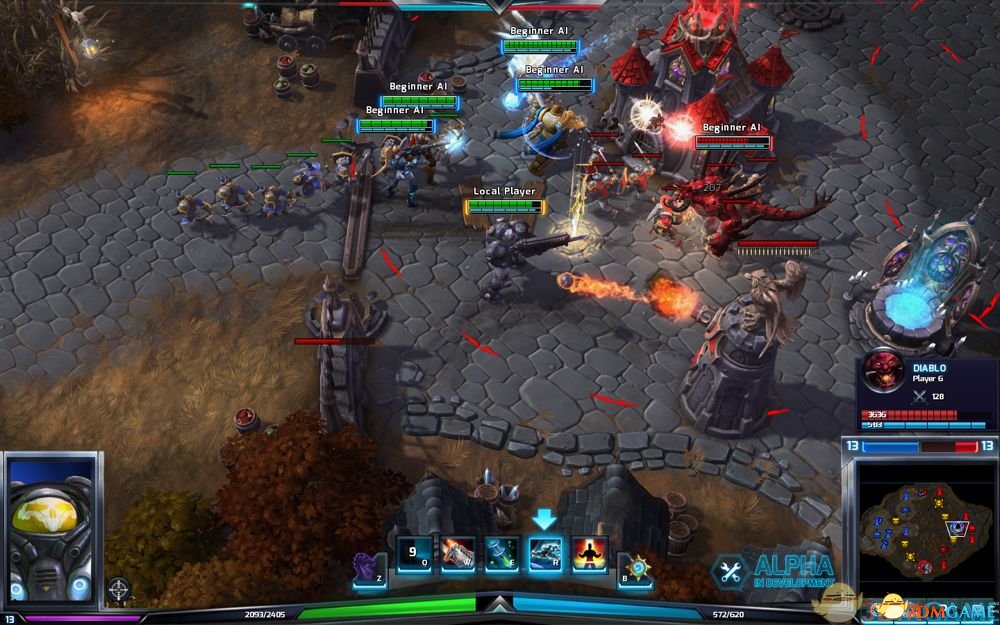Select the Q ability on cooldown
The height and width of the screenshot is (625, 1000).
(x=414, y=553)
